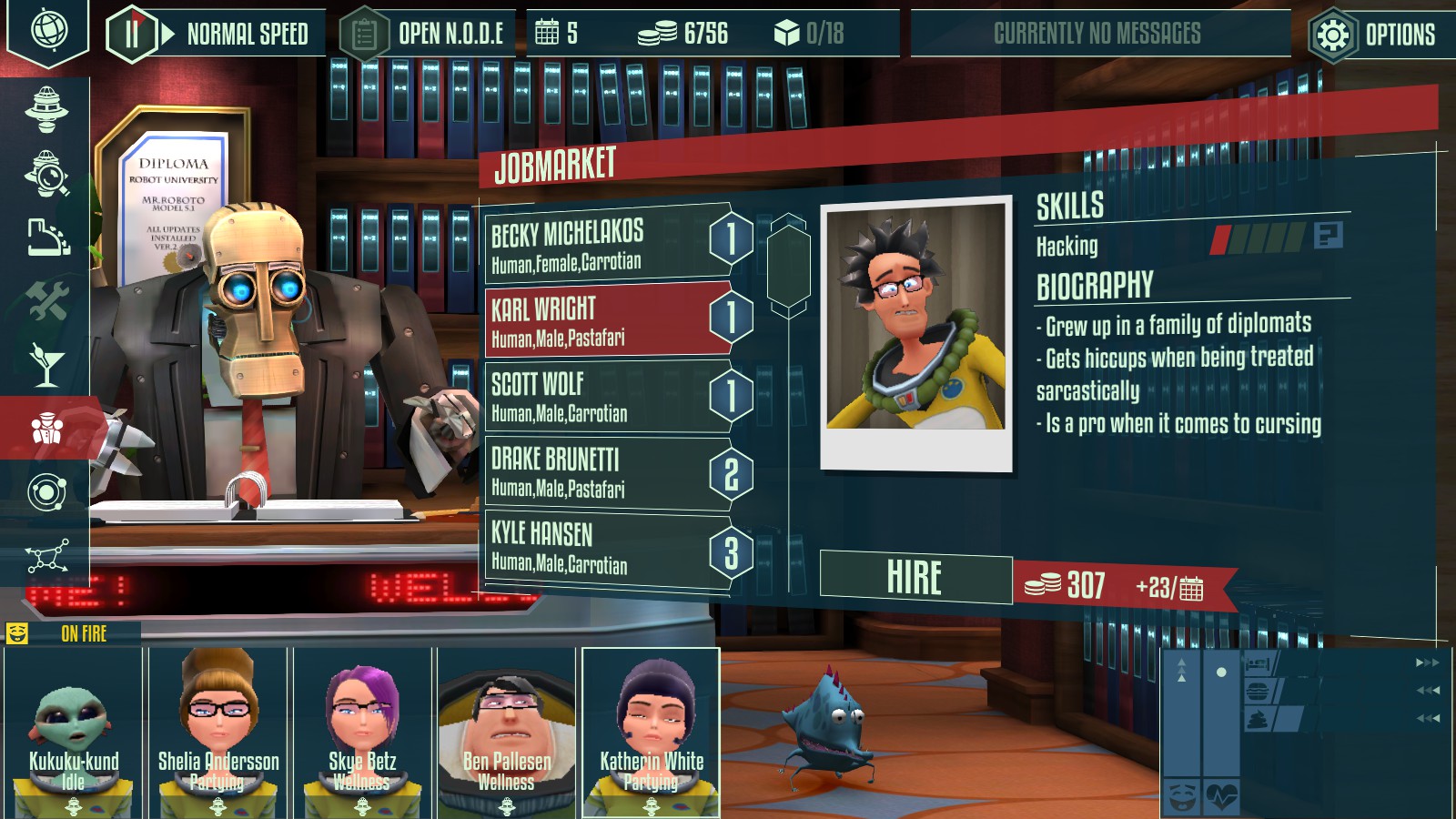Click the crew management sidebar icon

pos(46,428)
